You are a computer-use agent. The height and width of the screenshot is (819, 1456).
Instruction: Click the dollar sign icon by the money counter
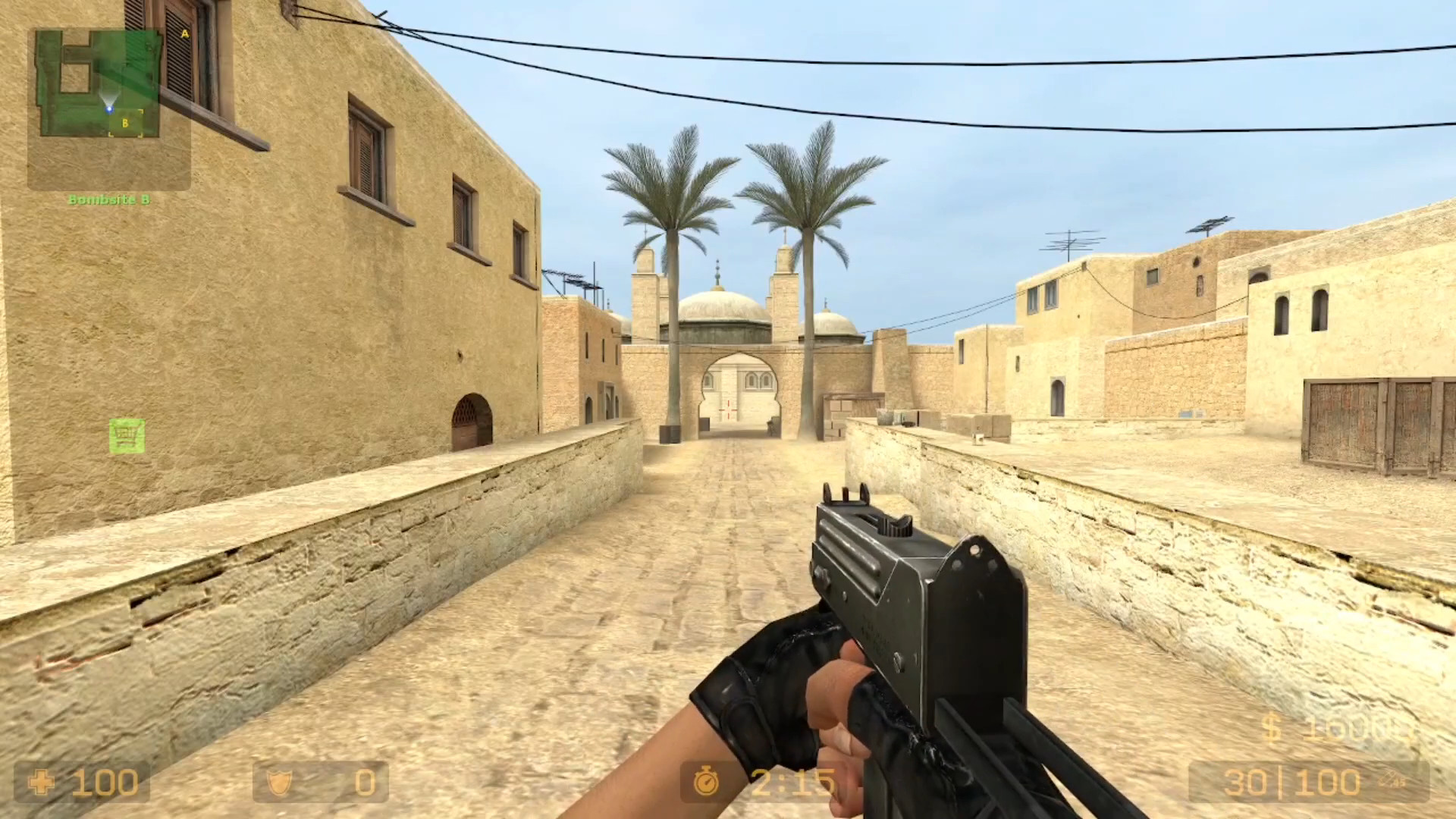(x=1272, y=728)
